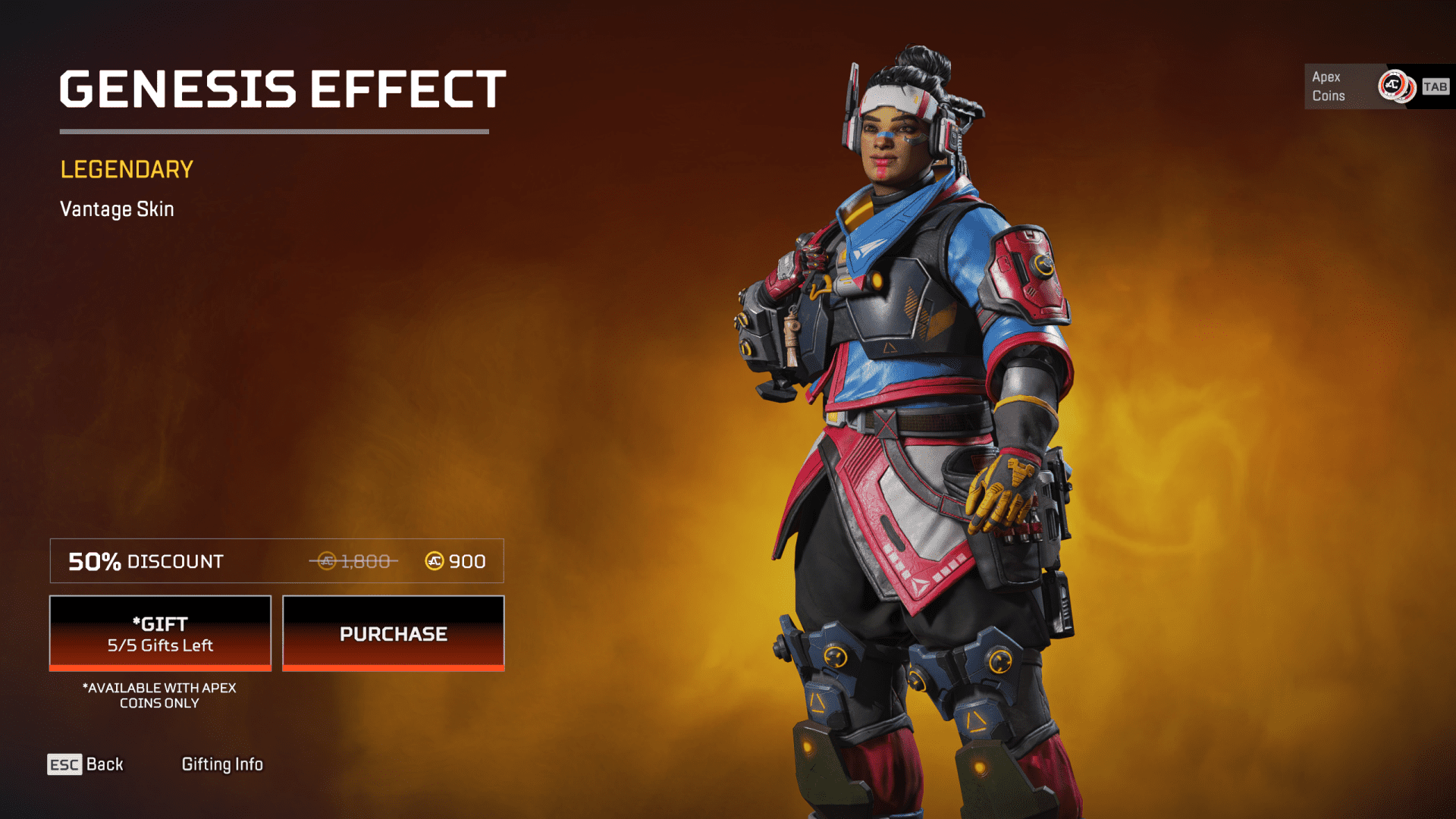Click the TAB key indicator next to Apex Coins

1435,87
